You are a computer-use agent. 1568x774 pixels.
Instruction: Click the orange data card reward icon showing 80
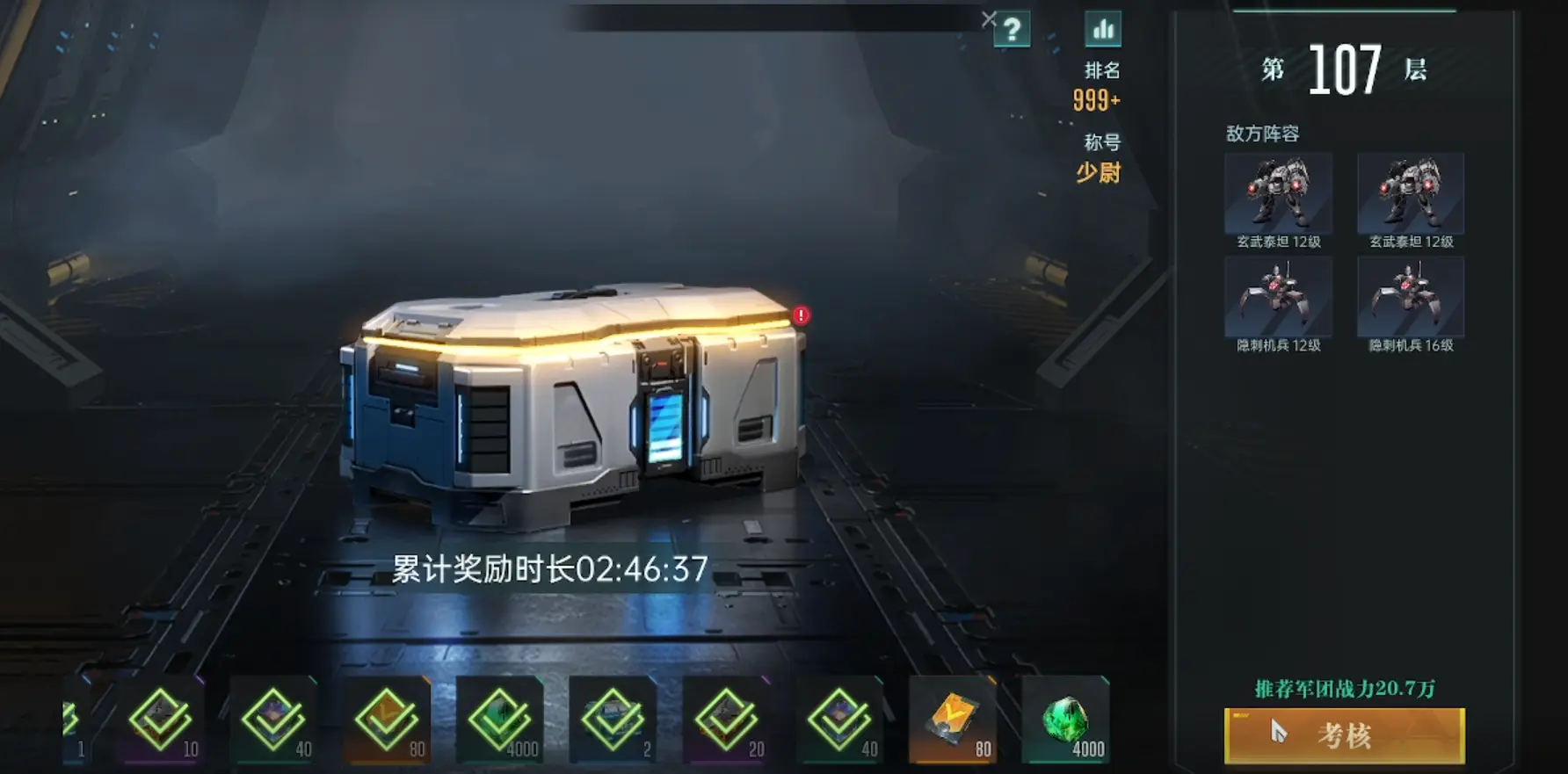pyautogui.click(x=954, y=719)
